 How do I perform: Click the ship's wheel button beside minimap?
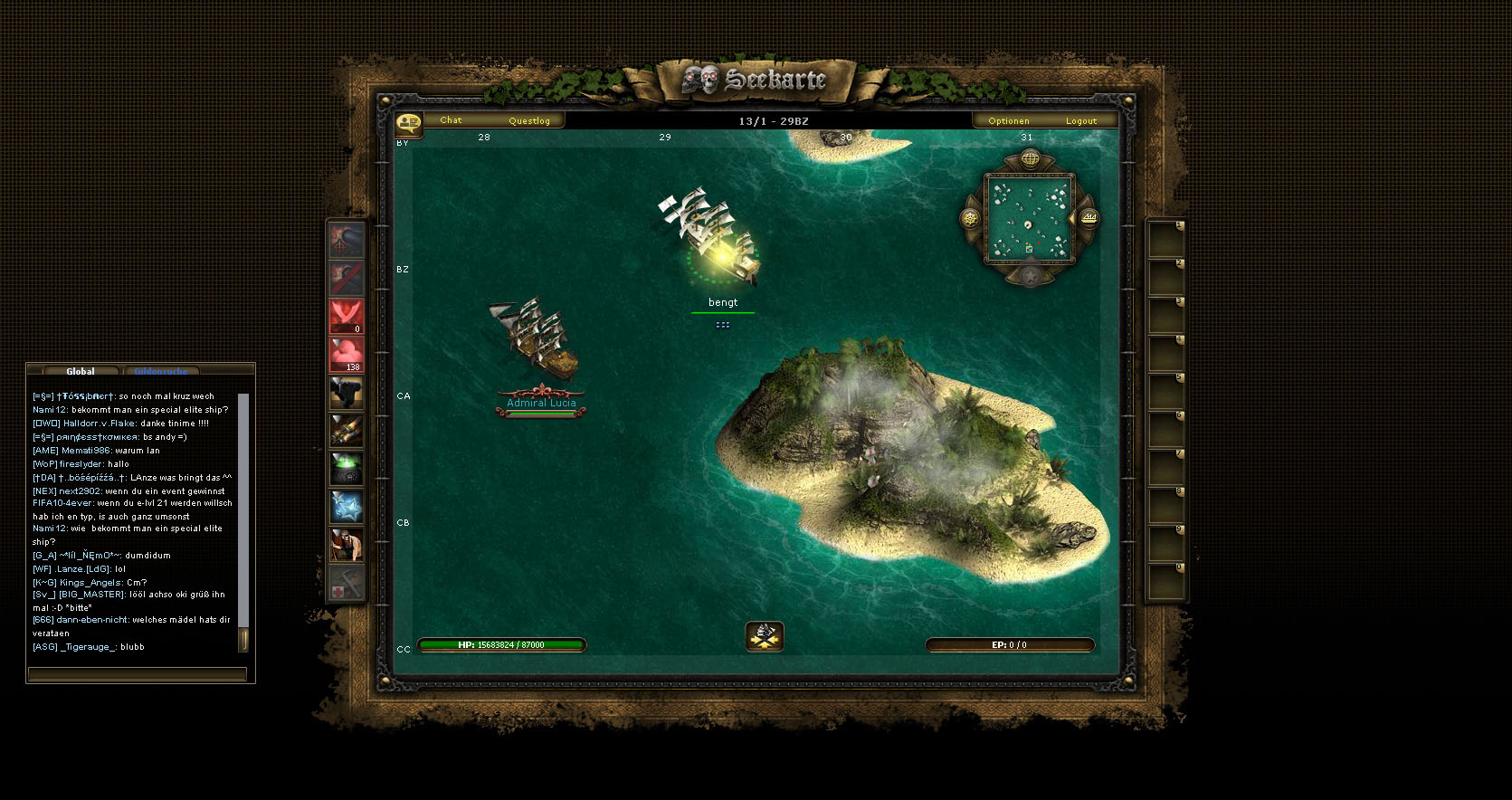tap(970, 218)
